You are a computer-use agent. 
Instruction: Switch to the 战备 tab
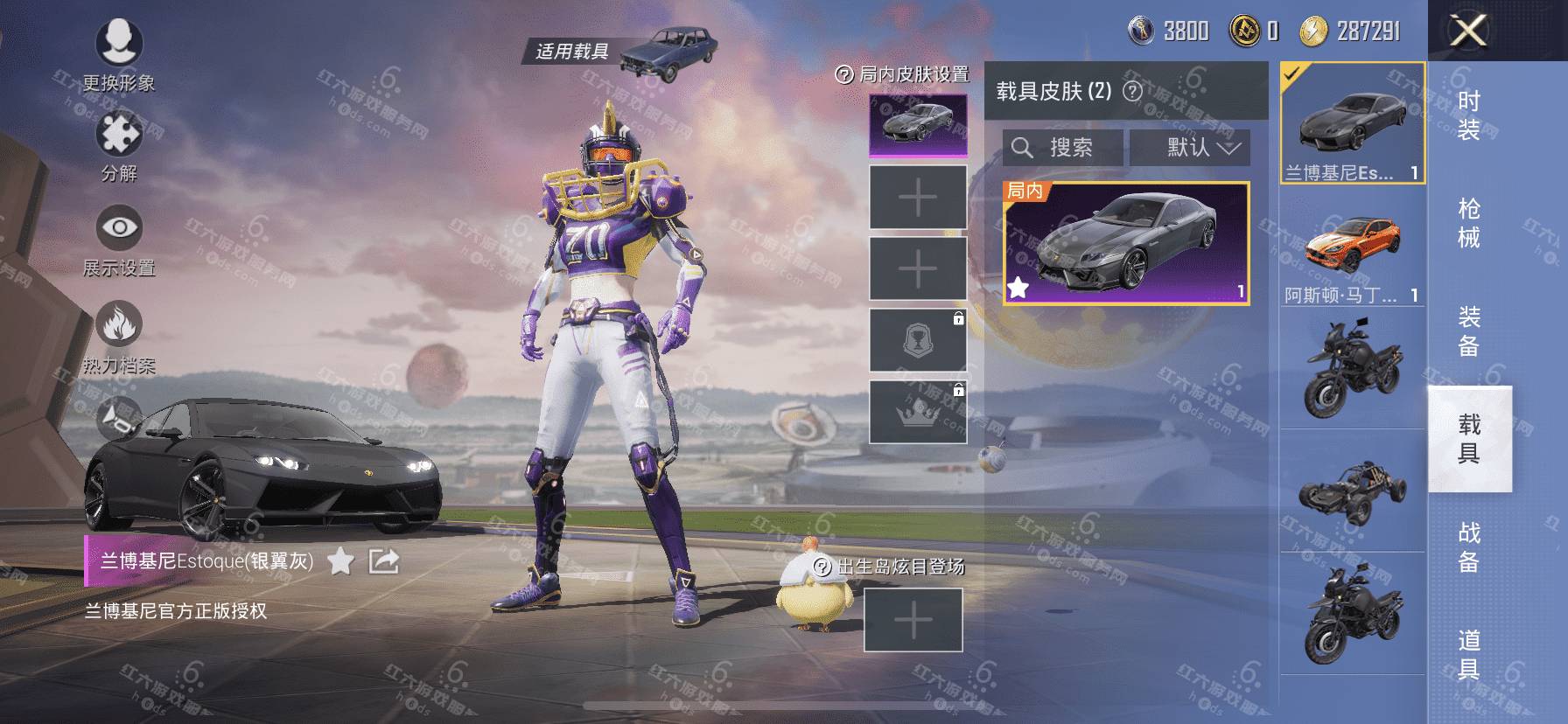(x=1469, y=546)
